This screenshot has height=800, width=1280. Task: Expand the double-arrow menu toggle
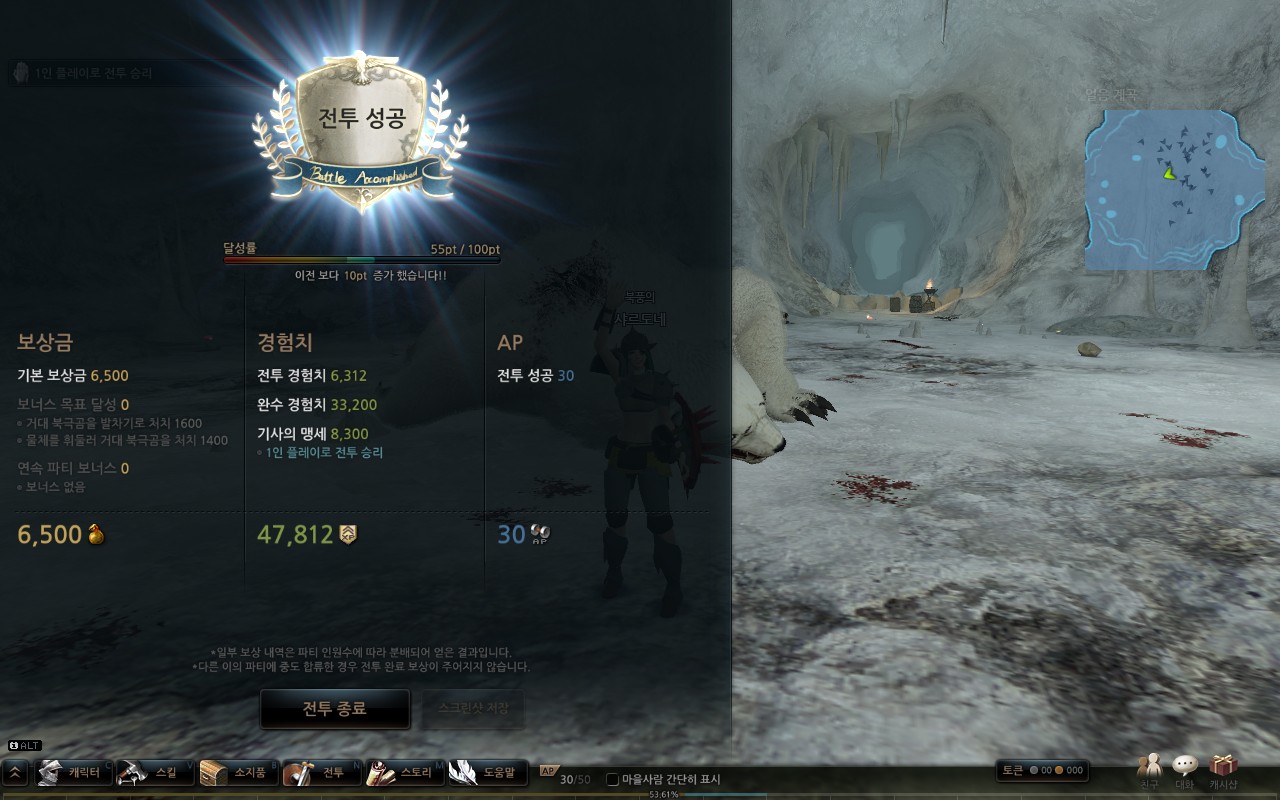coord(16,773)
